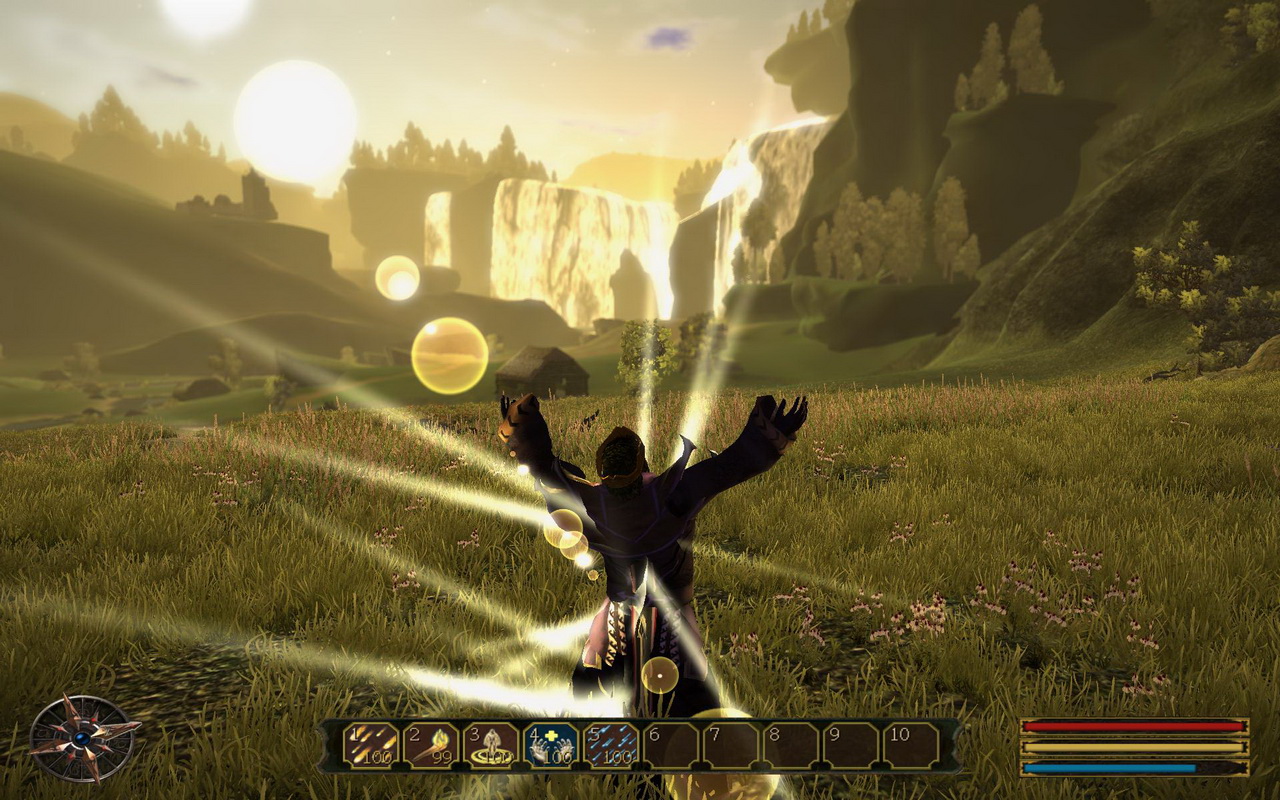Use the healing hands spell in slot 4
The image size is (1280, 800).
click(x=550, y=745)
